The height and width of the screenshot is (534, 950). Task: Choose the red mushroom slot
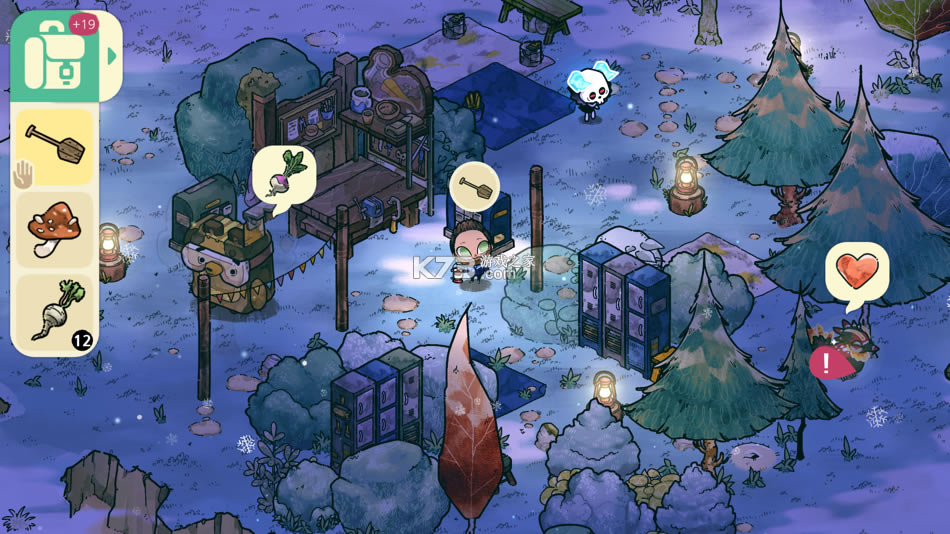point(55,230)
